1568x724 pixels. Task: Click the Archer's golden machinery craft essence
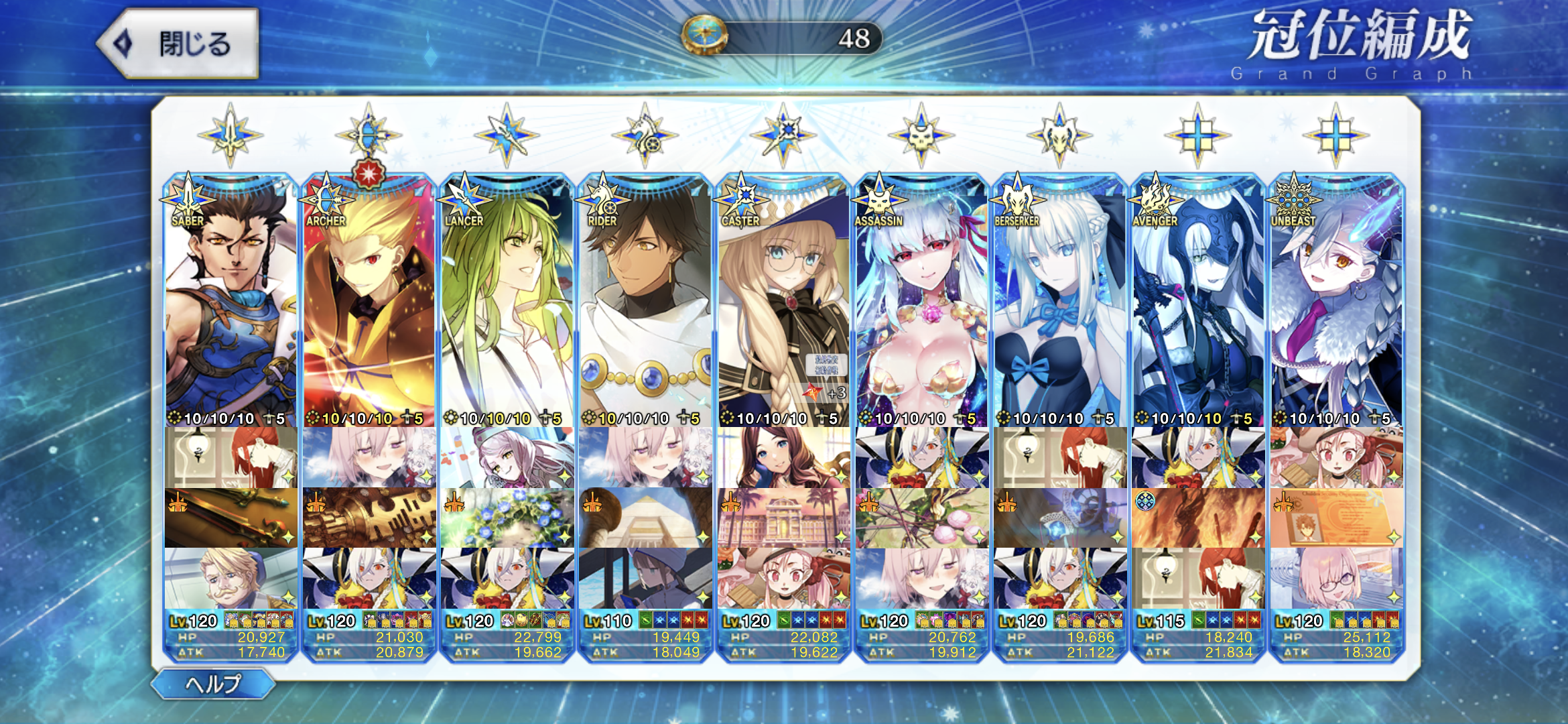point(369,518)
